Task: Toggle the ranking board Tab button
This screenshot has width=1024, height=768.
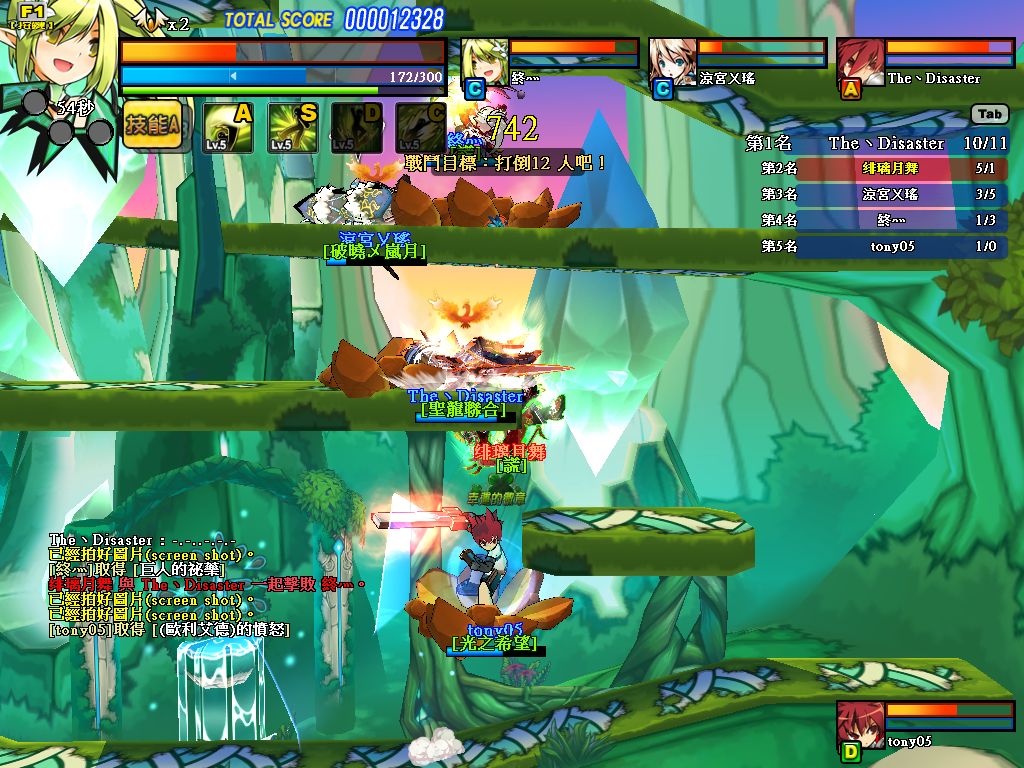Action: click(x=989, y=115)
